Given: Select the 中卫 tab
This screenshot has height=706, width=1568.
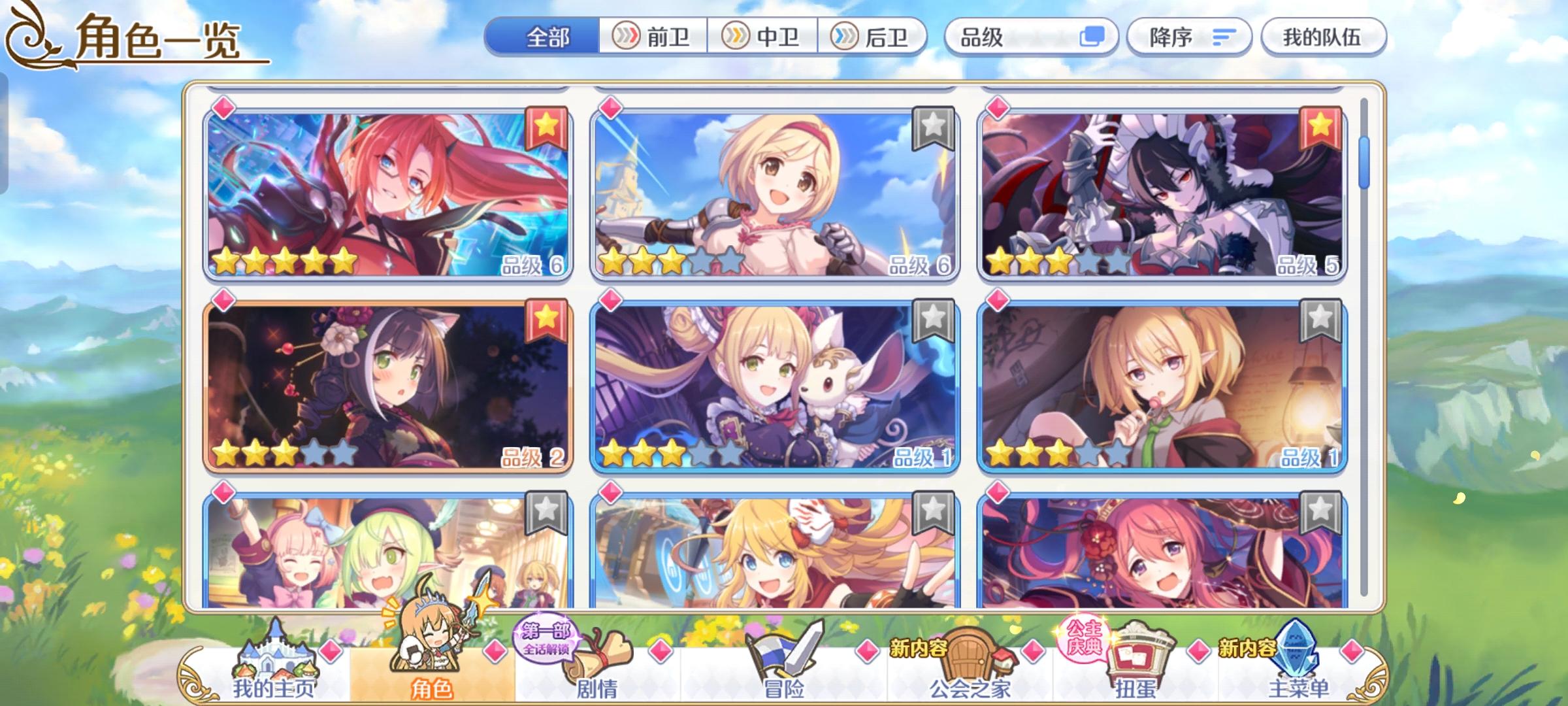Looking at the screenshot, I should click(763, 37).
